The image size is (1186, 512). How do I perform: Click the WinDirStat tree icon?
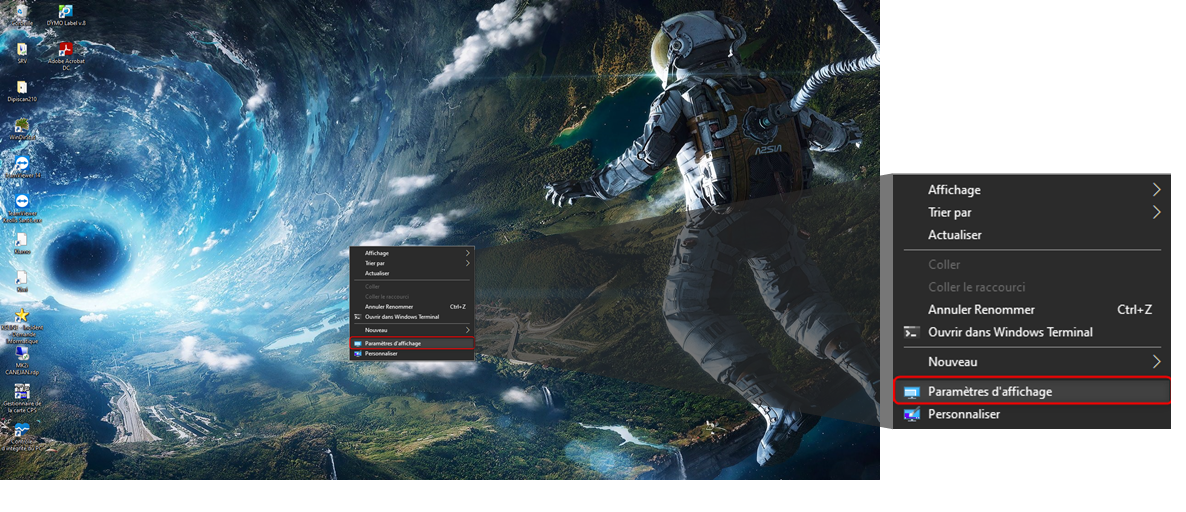[x=22, y=127]
